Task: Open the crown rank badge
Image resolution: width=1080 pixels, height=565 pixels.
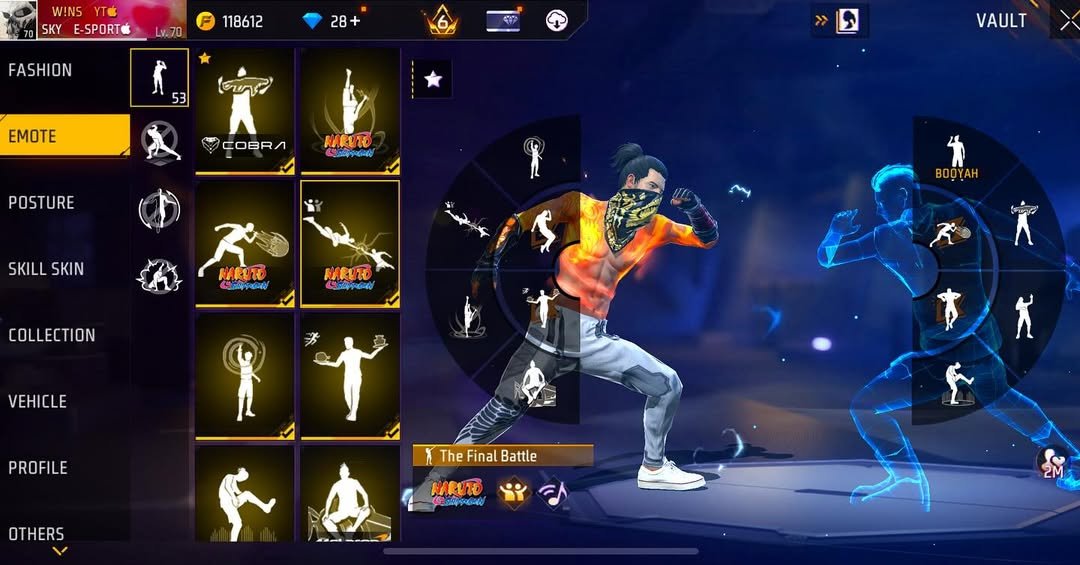Action: coord(442,21)
